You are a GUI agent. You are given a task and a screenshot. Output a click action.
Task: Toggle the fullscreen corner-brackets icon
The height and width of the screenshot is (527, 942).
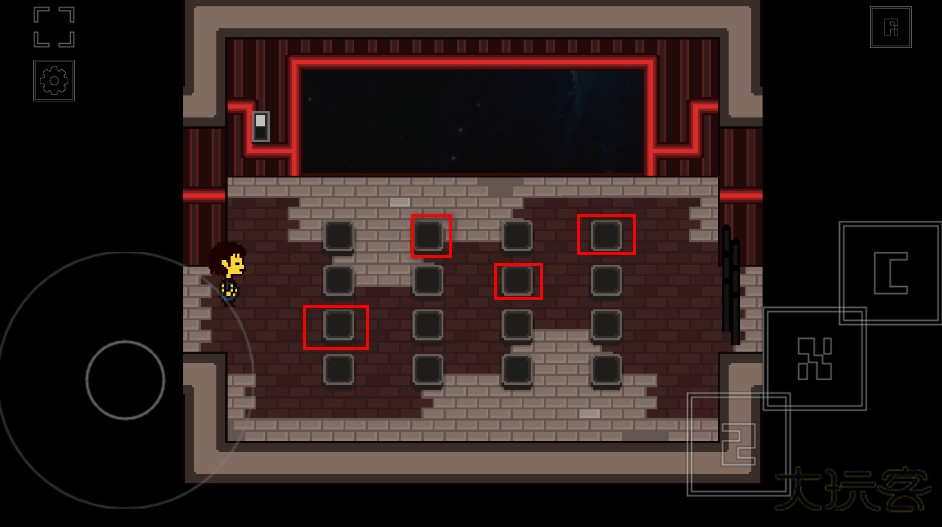point(54,27)
